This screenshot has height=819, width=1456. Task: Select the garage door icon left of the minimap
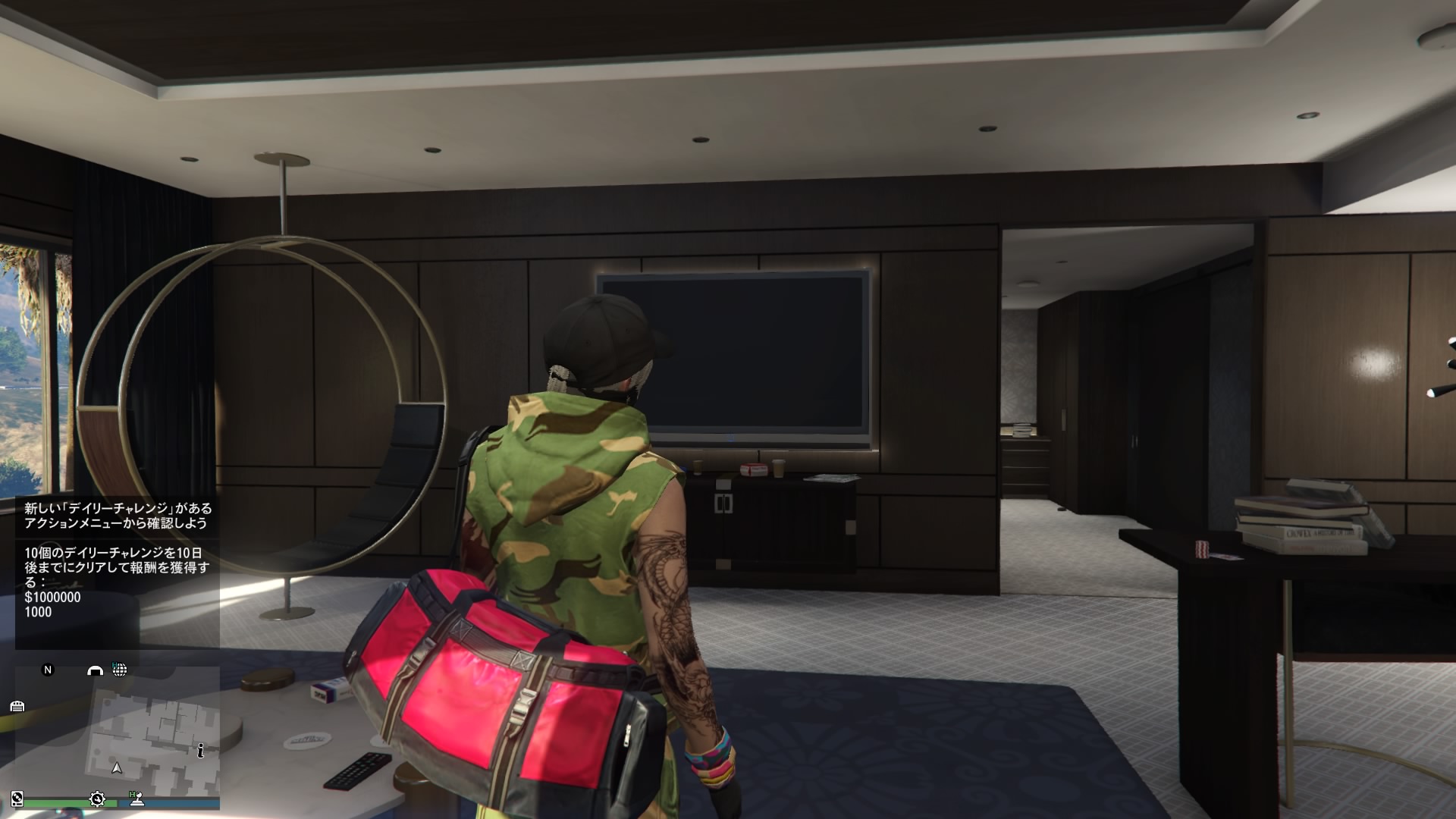pyautogui.click(x=17, y=705)
